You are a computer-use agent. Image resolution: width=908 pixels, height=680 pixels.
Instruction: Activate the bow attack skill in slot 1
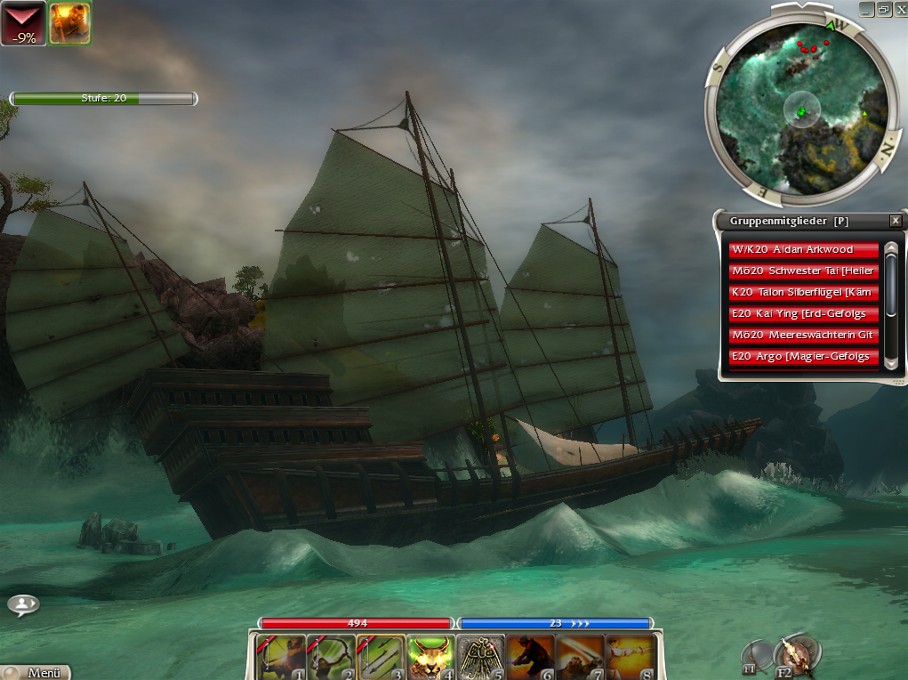(x=279, y=656)
